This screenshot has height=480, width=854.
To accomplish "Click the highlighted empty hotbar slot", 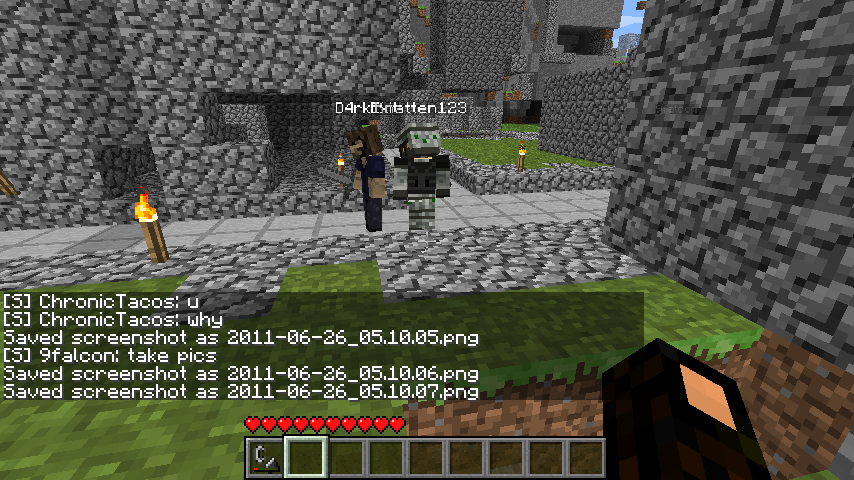I will (x=305, y=458).
